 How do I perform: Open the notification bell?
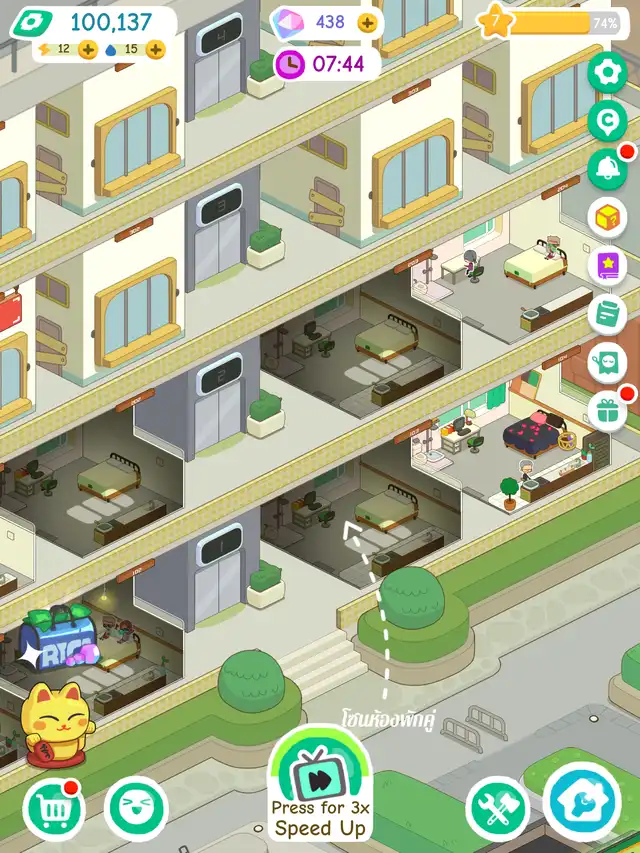point(607,167)
